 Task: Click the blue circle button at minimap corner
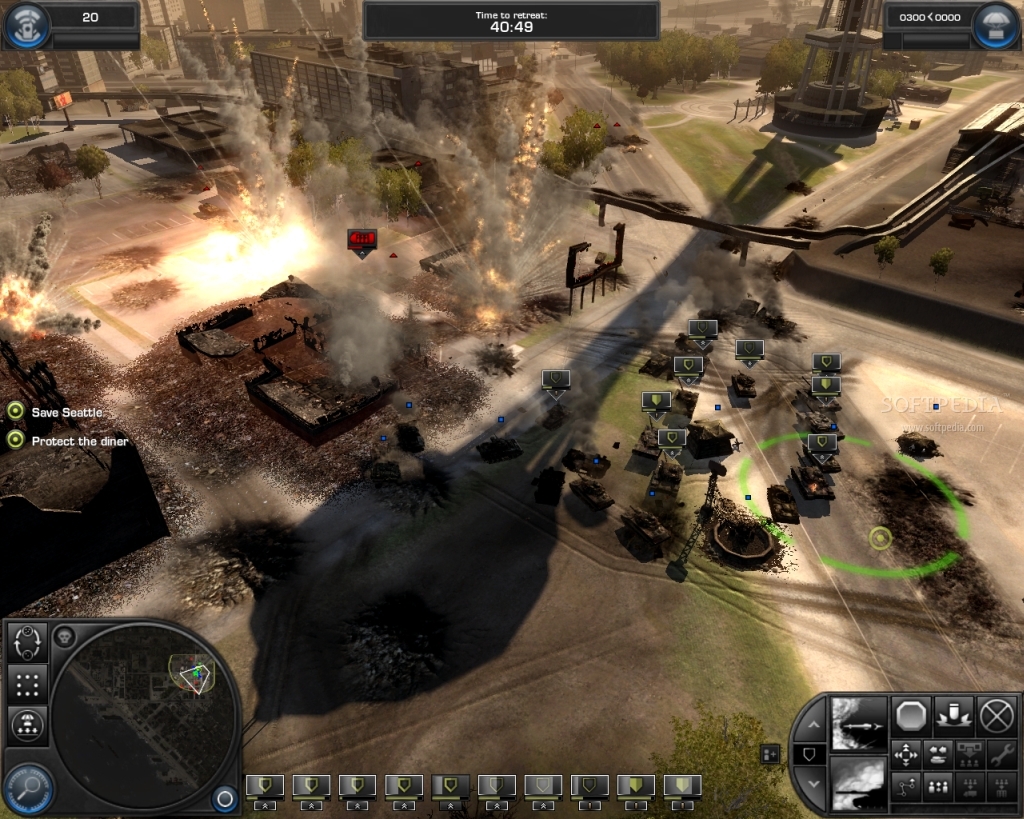click(x=224, y=798)
